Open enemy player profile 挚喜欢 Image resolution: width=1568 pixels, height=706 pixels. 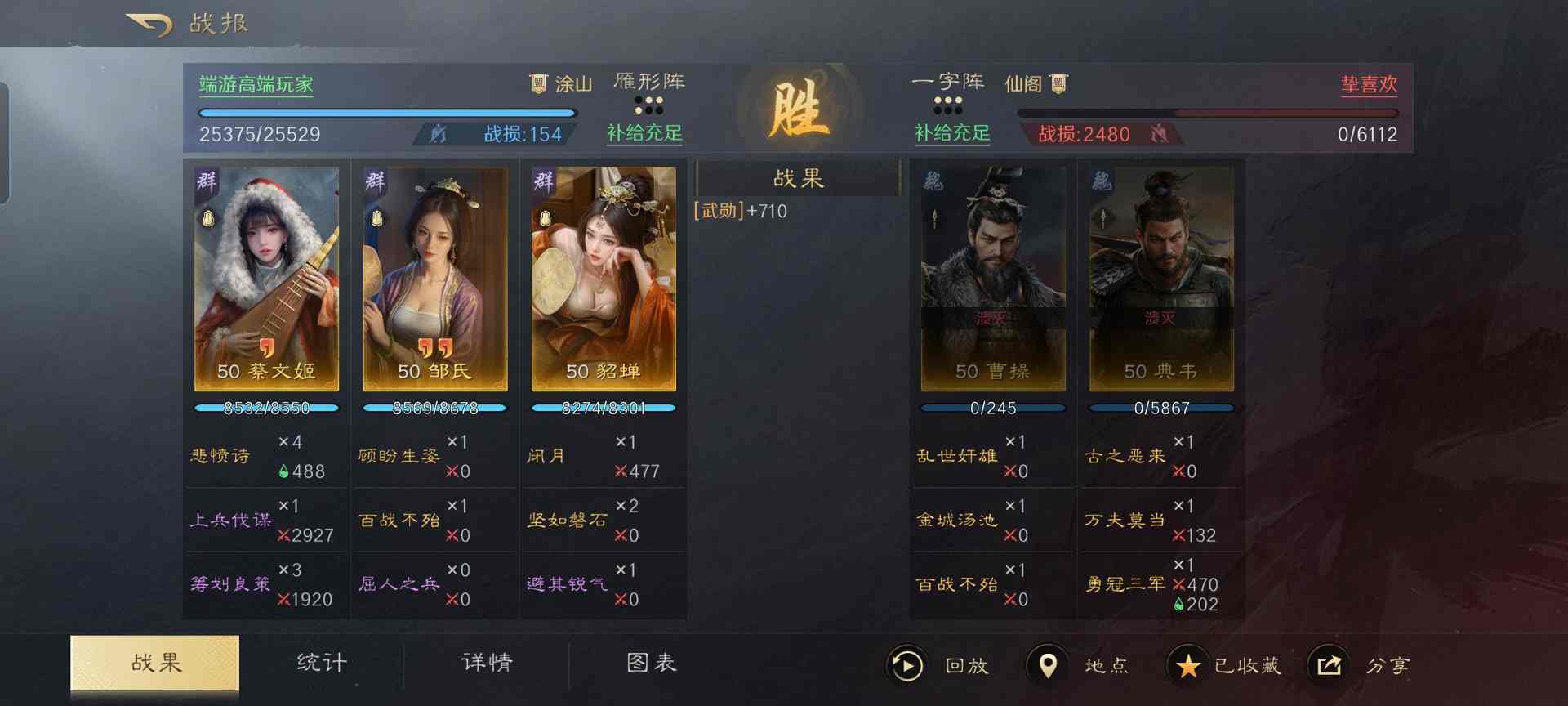click(1367, 84)
